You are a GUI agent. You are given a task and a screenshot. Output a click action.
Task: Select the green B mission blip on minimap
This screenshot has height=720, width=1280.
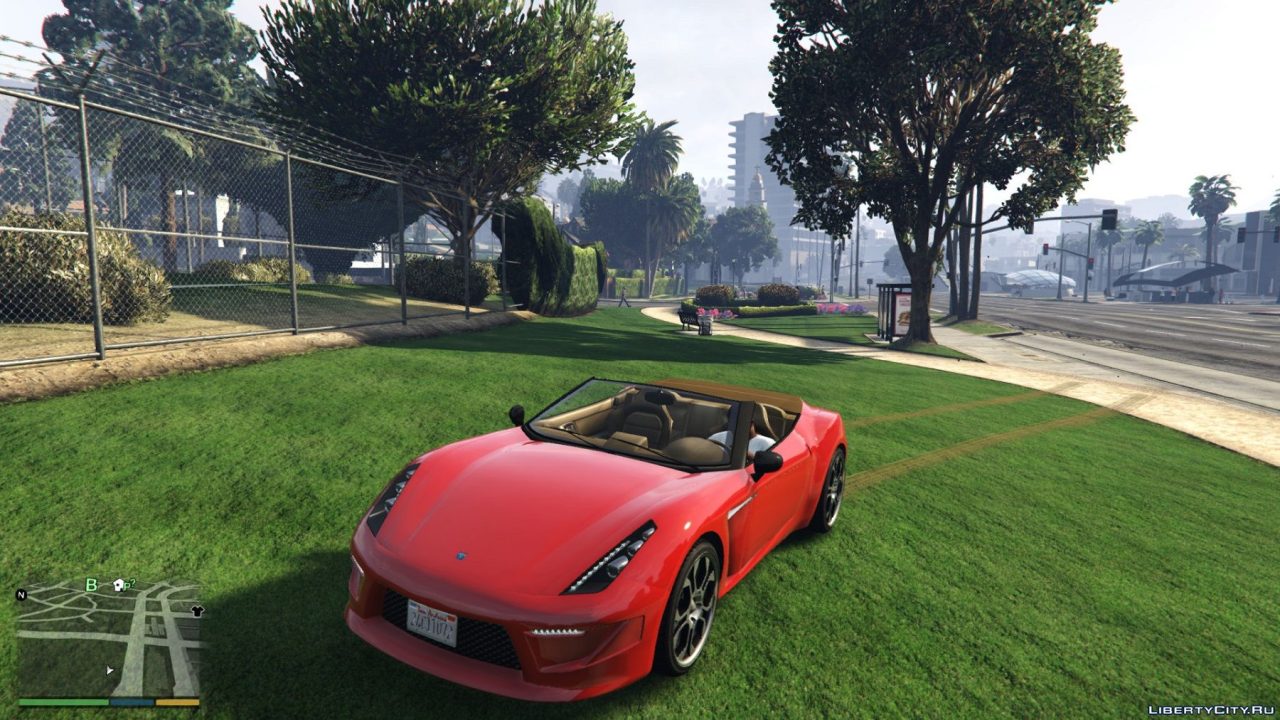point(91,583)
